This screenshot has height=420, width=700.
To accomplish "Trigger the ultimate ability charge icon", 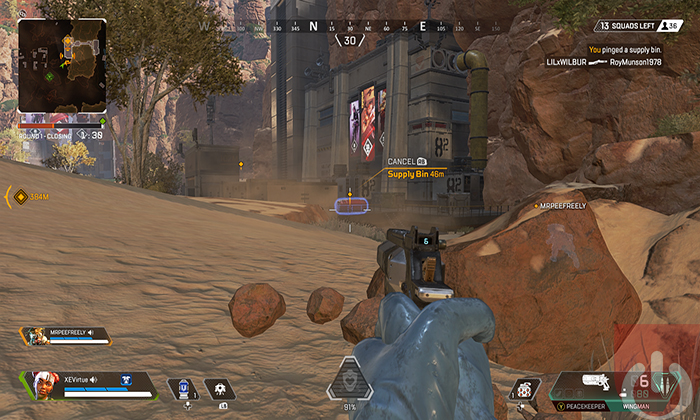I will (x=349, y=380).
